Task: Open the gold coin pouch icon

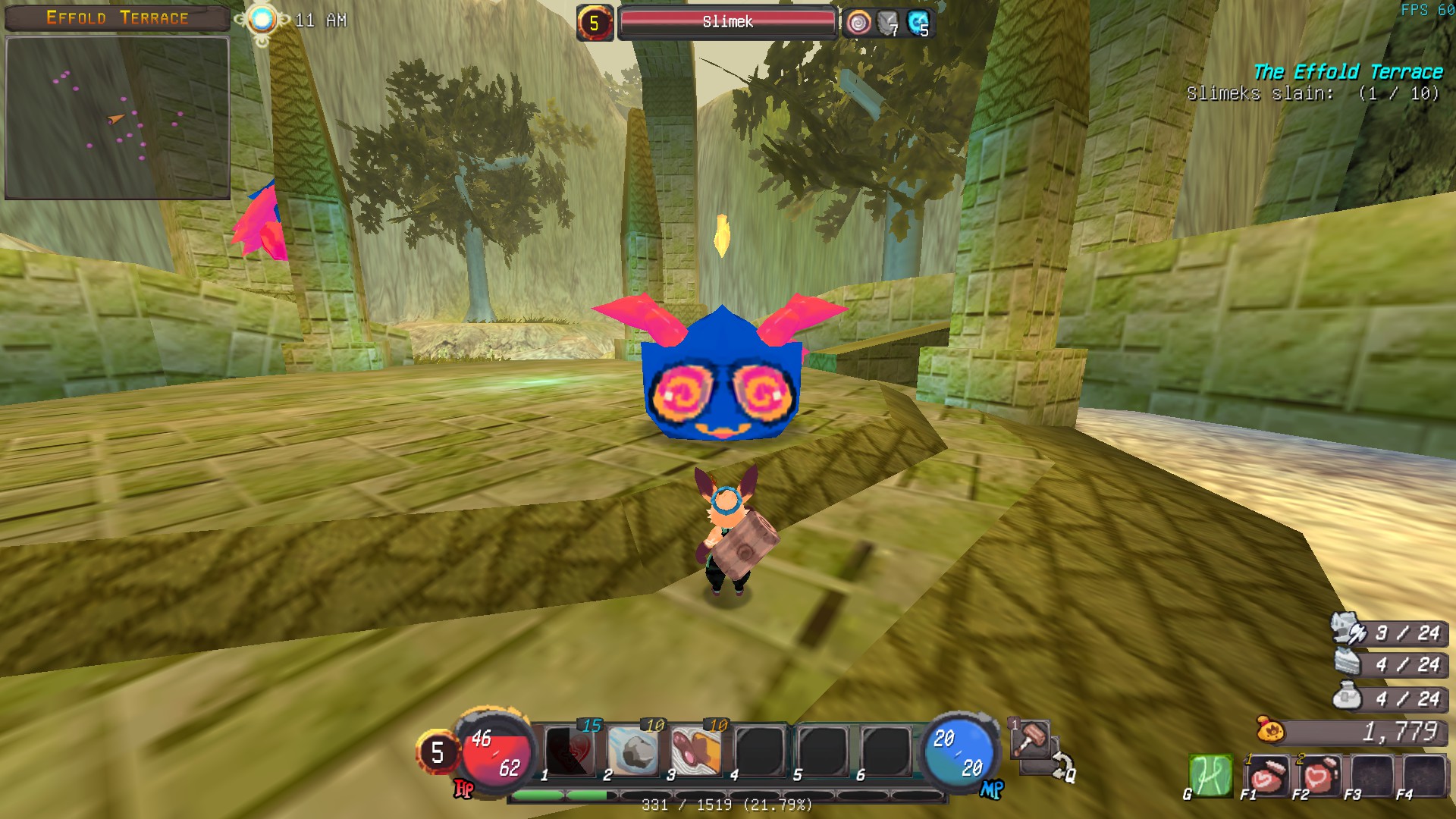Action: [1271, 731]
